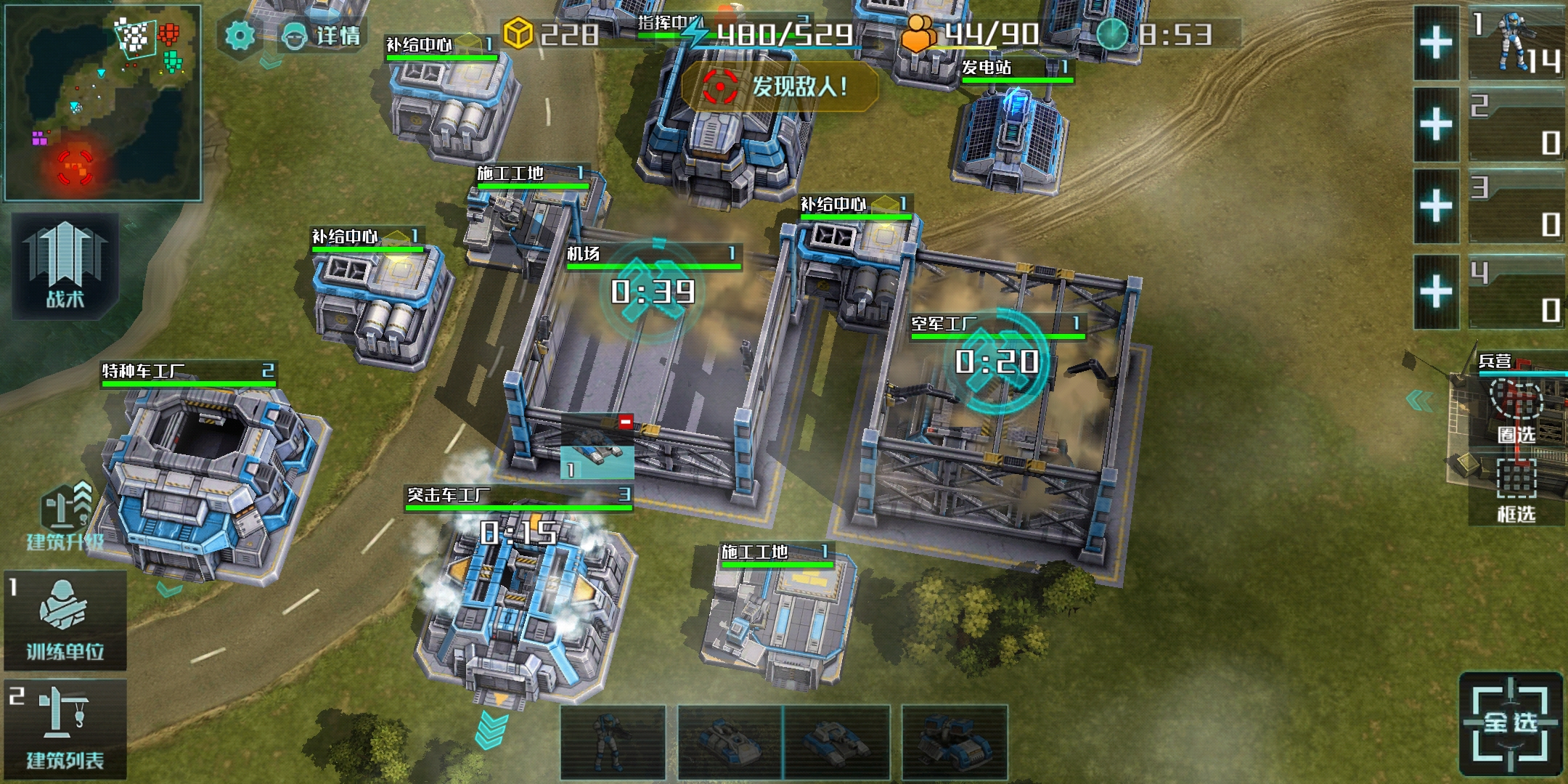
Task: Collapse the right side panel arrow
Action: click(x=1419, y=400)
